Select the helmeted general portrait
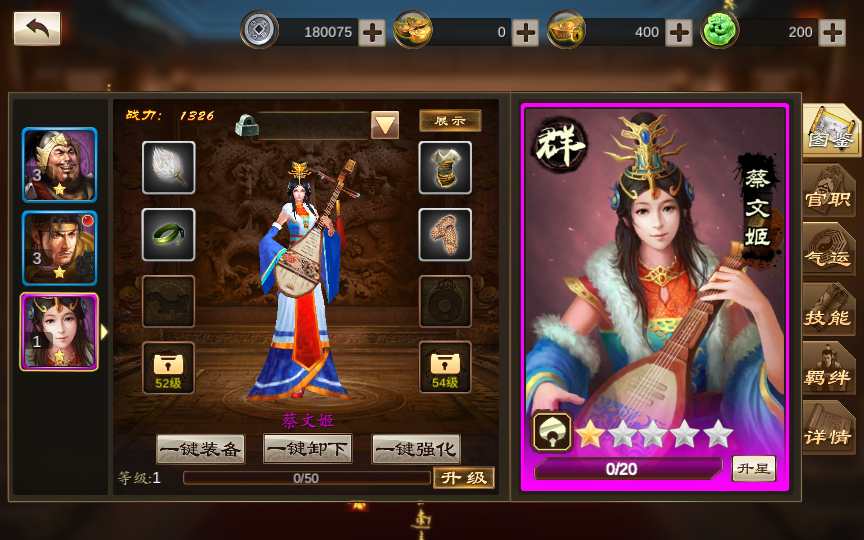The height and width of the screenshot is (540, 864). (60, 165)
